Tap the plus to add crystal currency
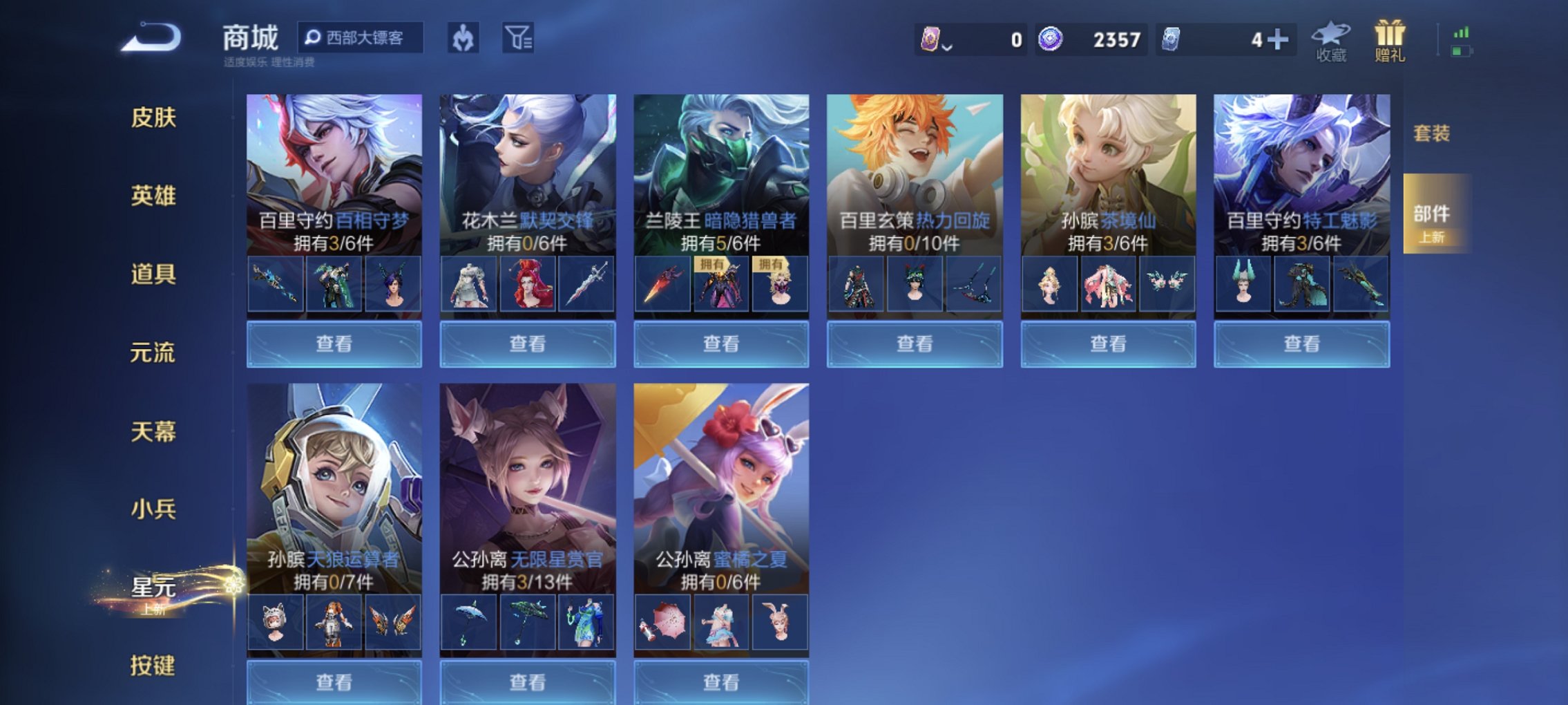This screenshot has width=1568, height=705. point(1279,40)
